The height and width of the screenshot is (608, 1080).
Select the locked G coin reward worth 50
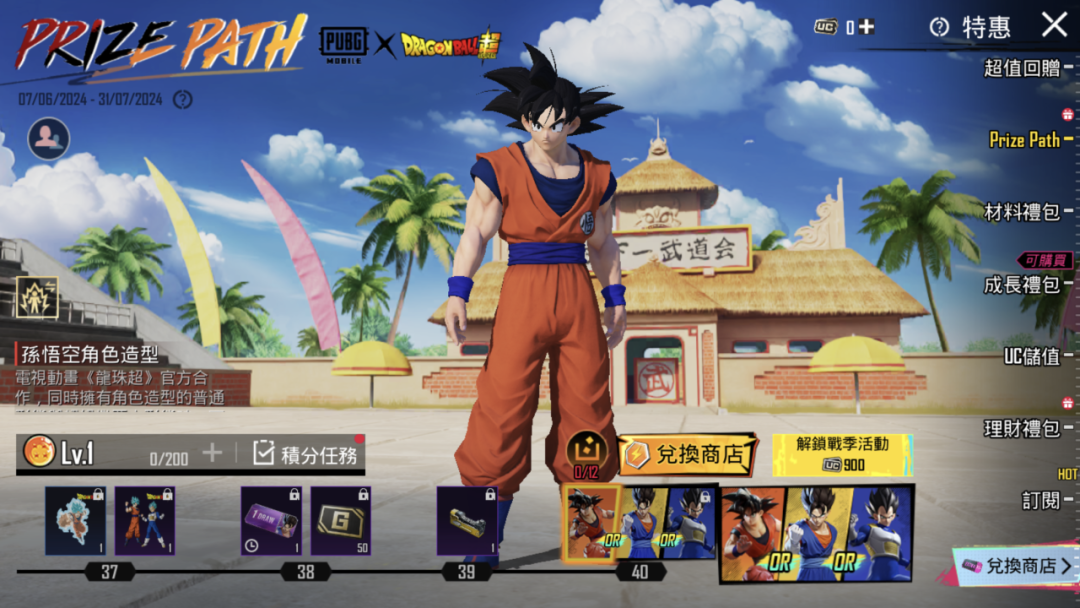point(341,521)
